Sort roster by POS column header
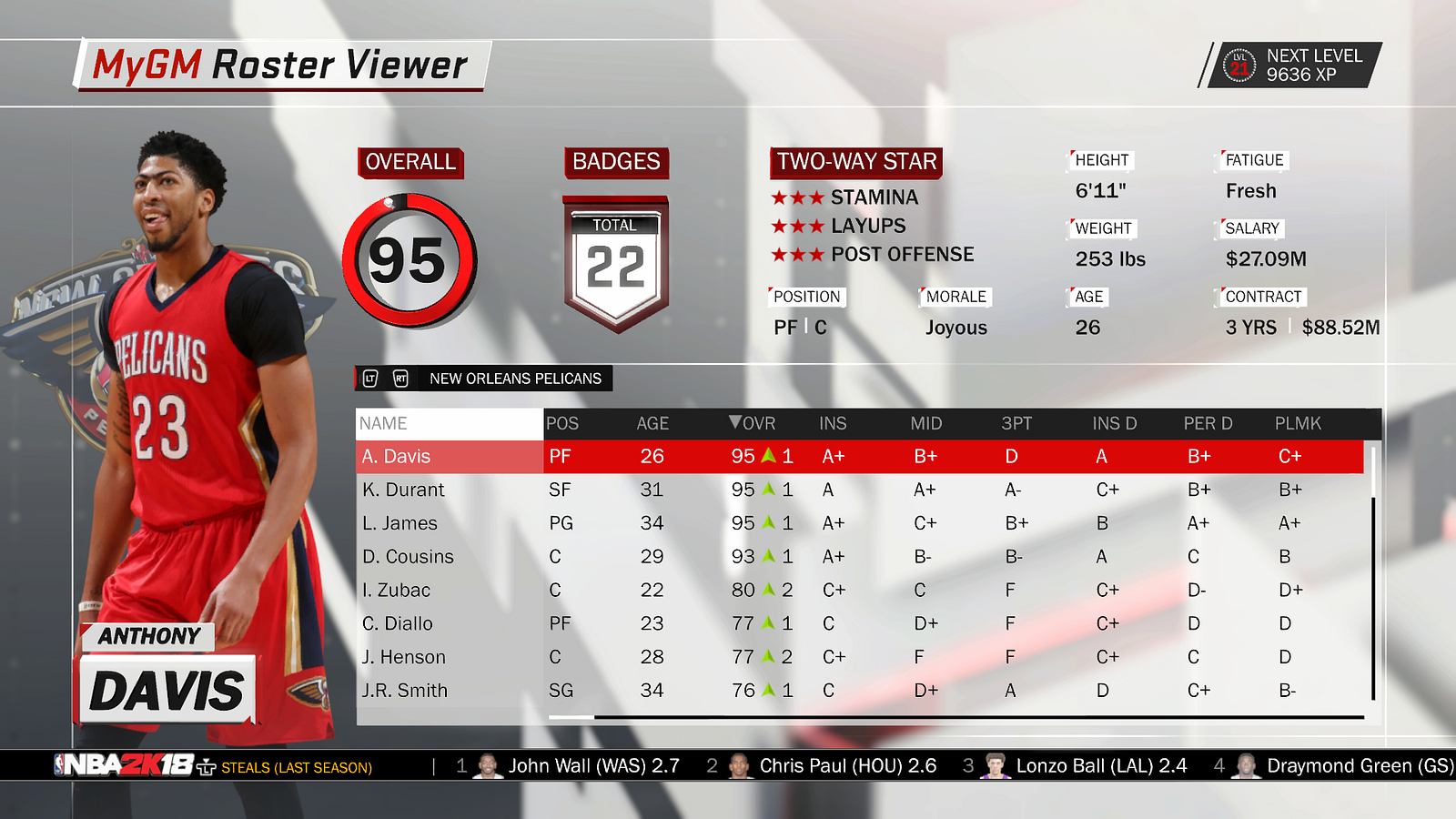This screenshot has height=819, width=1456. tap(562, 424)
